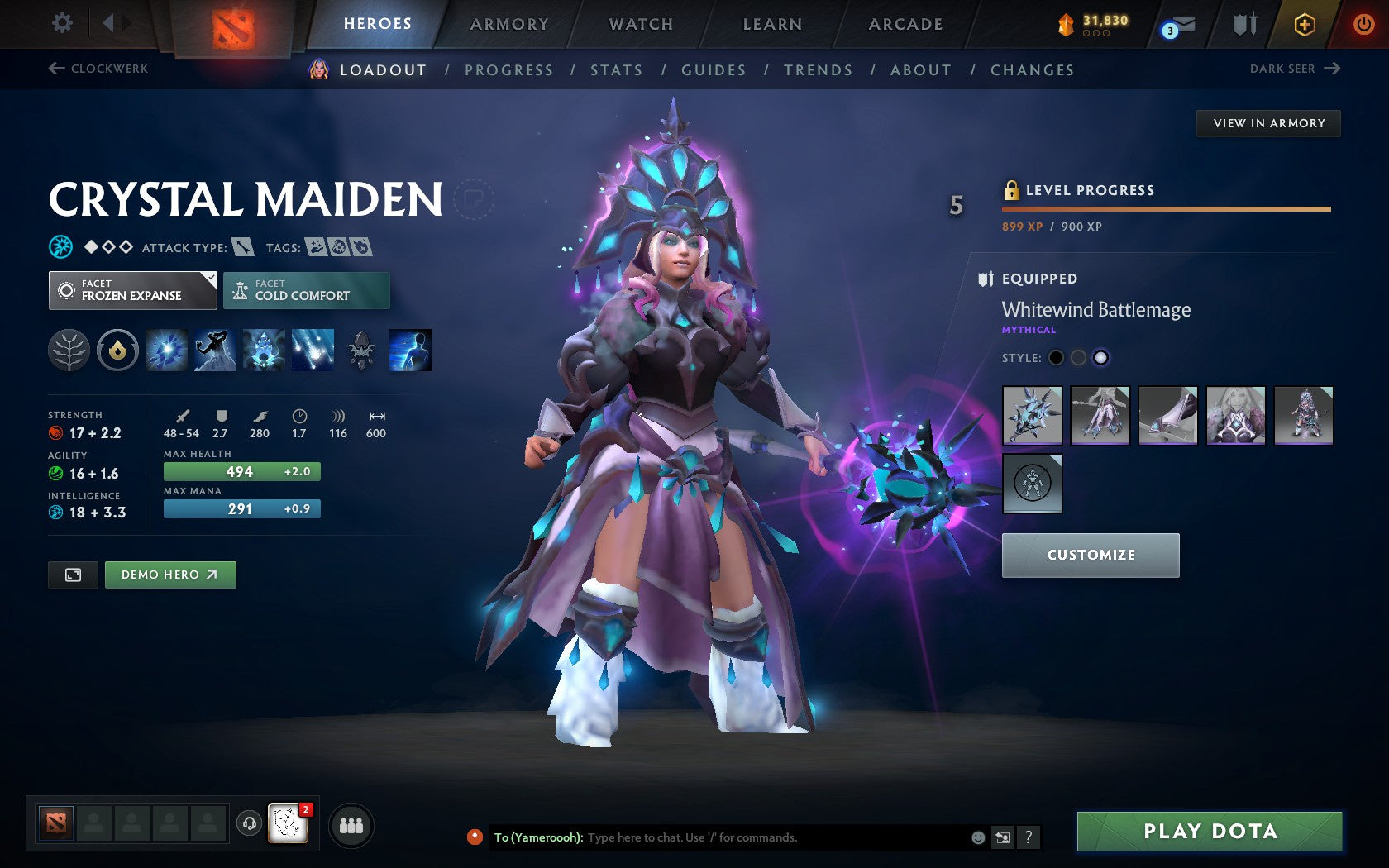Click the VIEW IN ARMORY button
The height and width of the screenshot is (868, 1389).
(x=1268, y=123)
